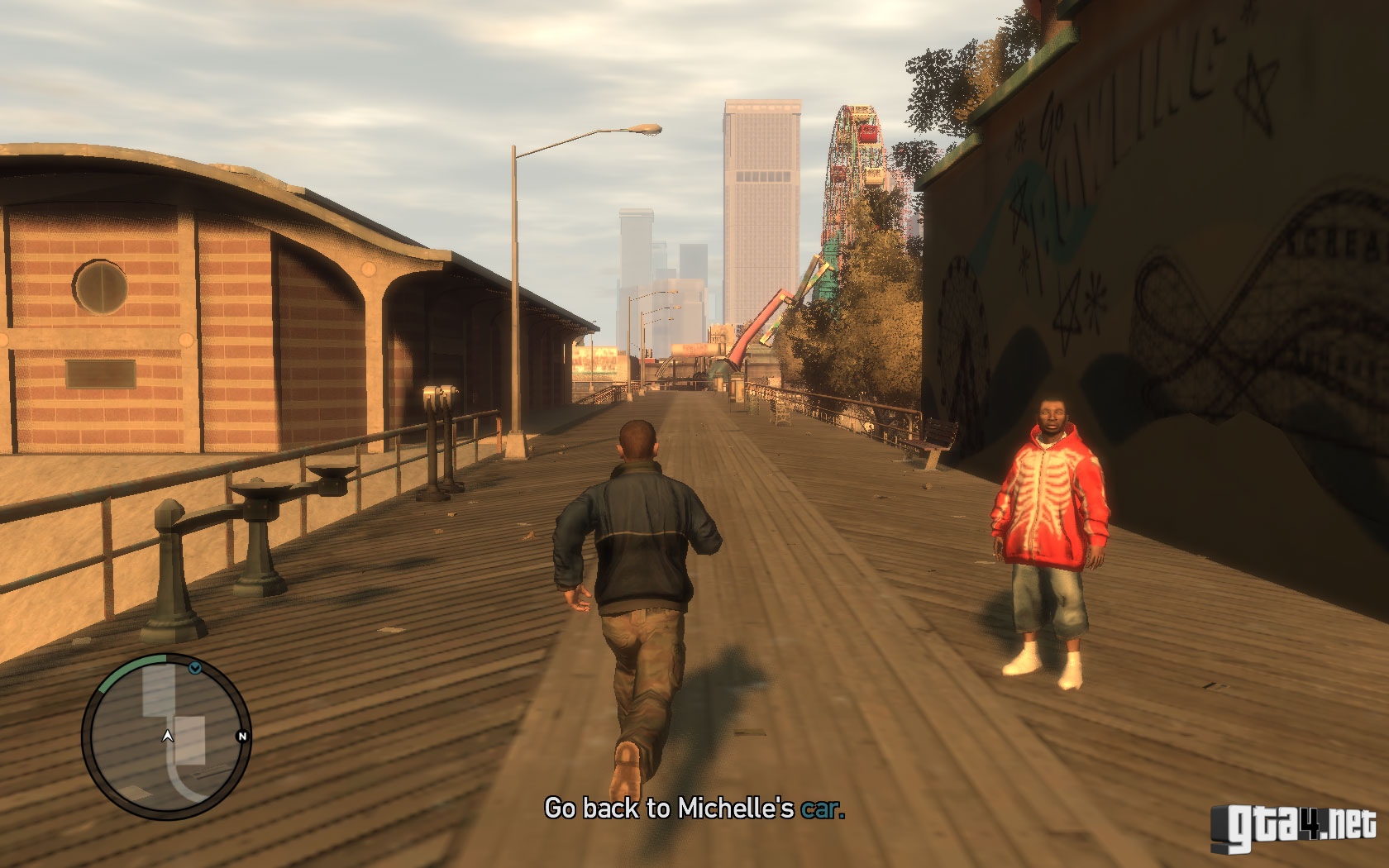Click the player arrow on the radar minimap
This screenshot has width=1389, height=868.
[x=168, y=736]
